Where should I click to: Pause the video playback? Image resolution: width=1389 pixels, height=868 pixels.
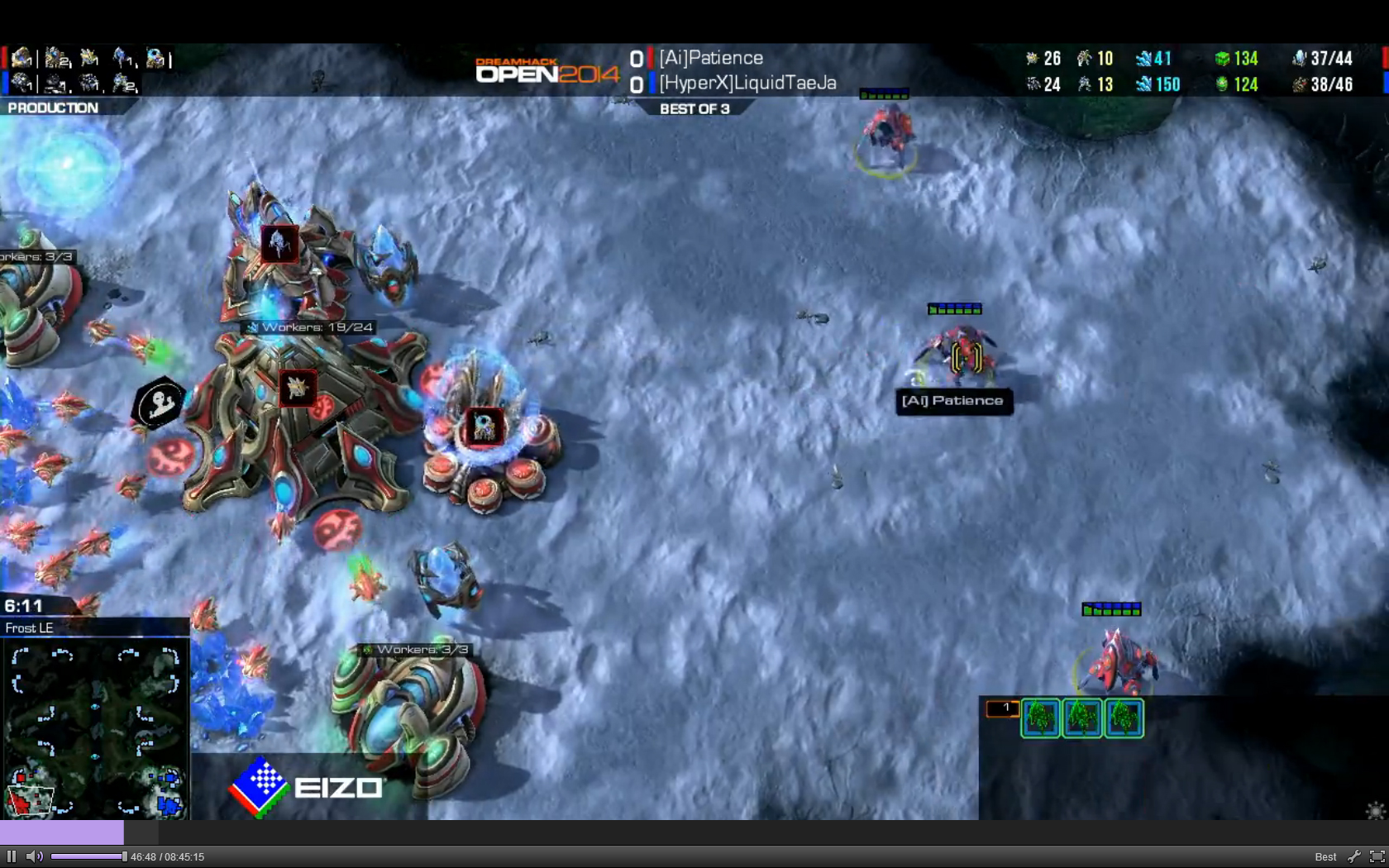point(12,856)
